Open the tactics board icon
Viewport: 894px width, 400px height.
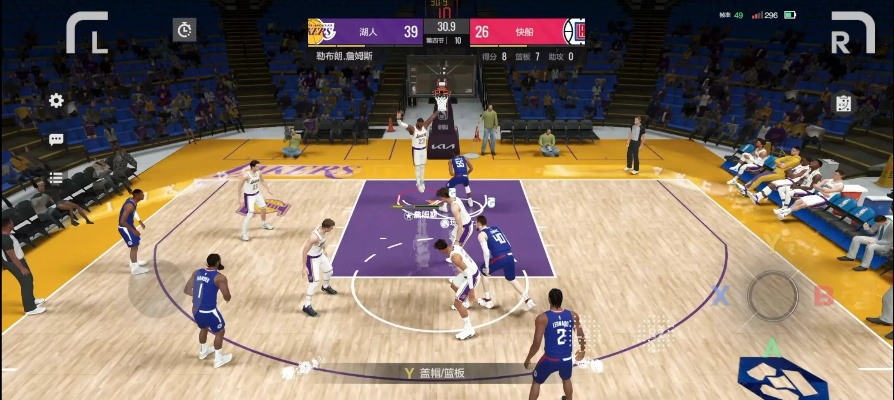pyautogui.click(x=843, y=103)
